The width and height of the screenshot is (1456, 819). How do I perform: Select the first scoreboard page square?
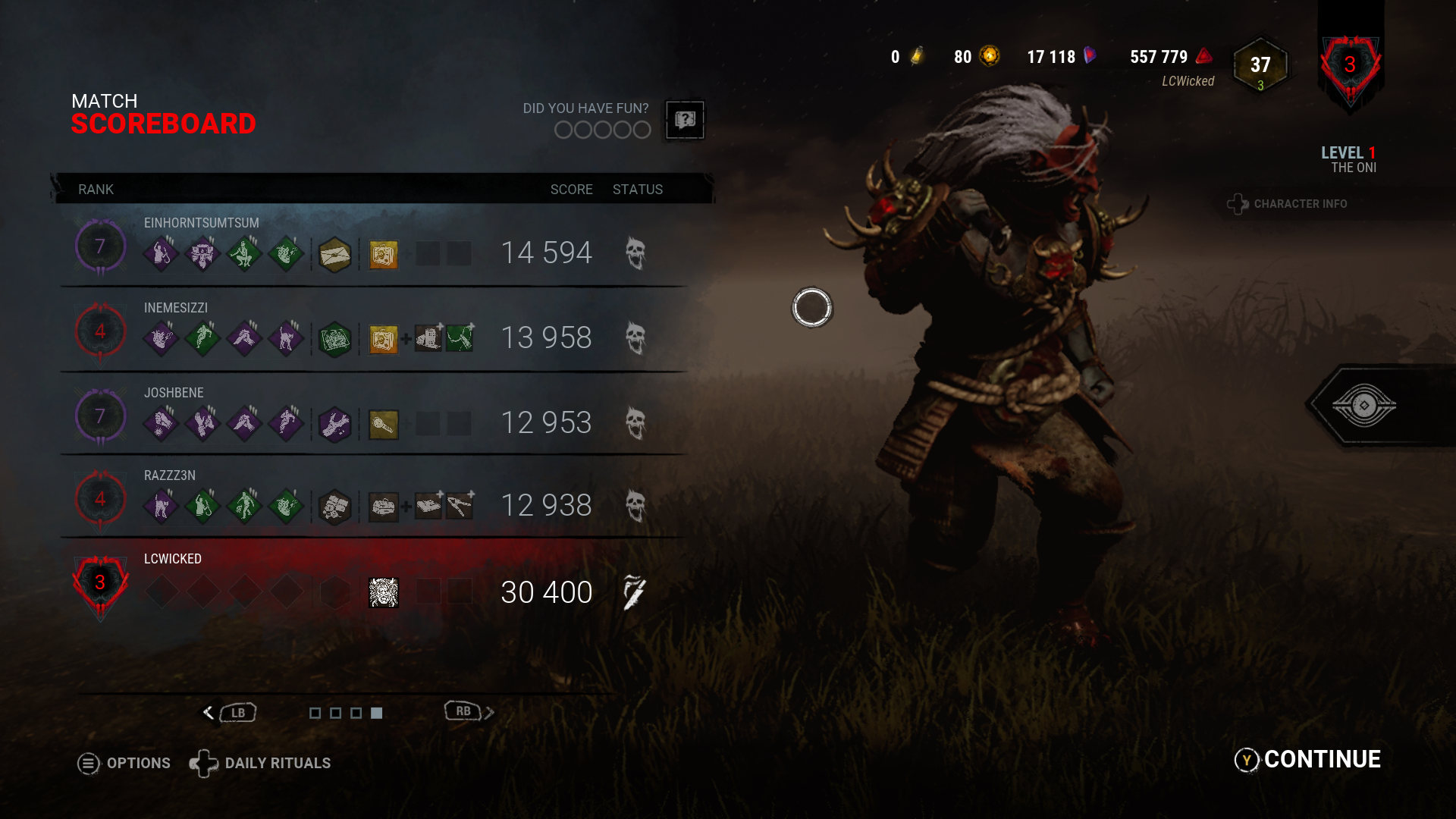click(x=315, y=712)
